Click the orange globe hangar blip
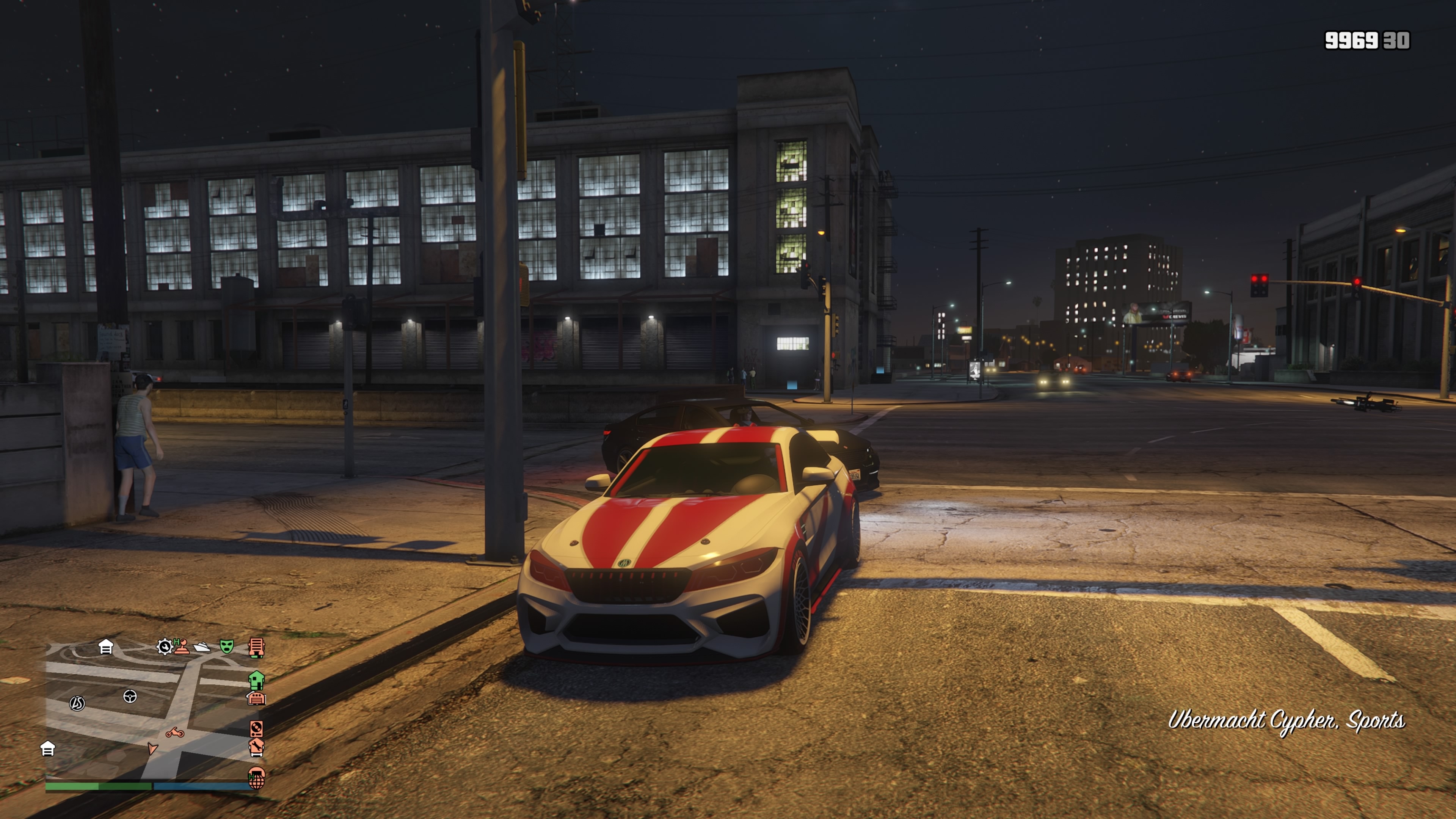The image size is (1456, 819). [x=257, y=778]
